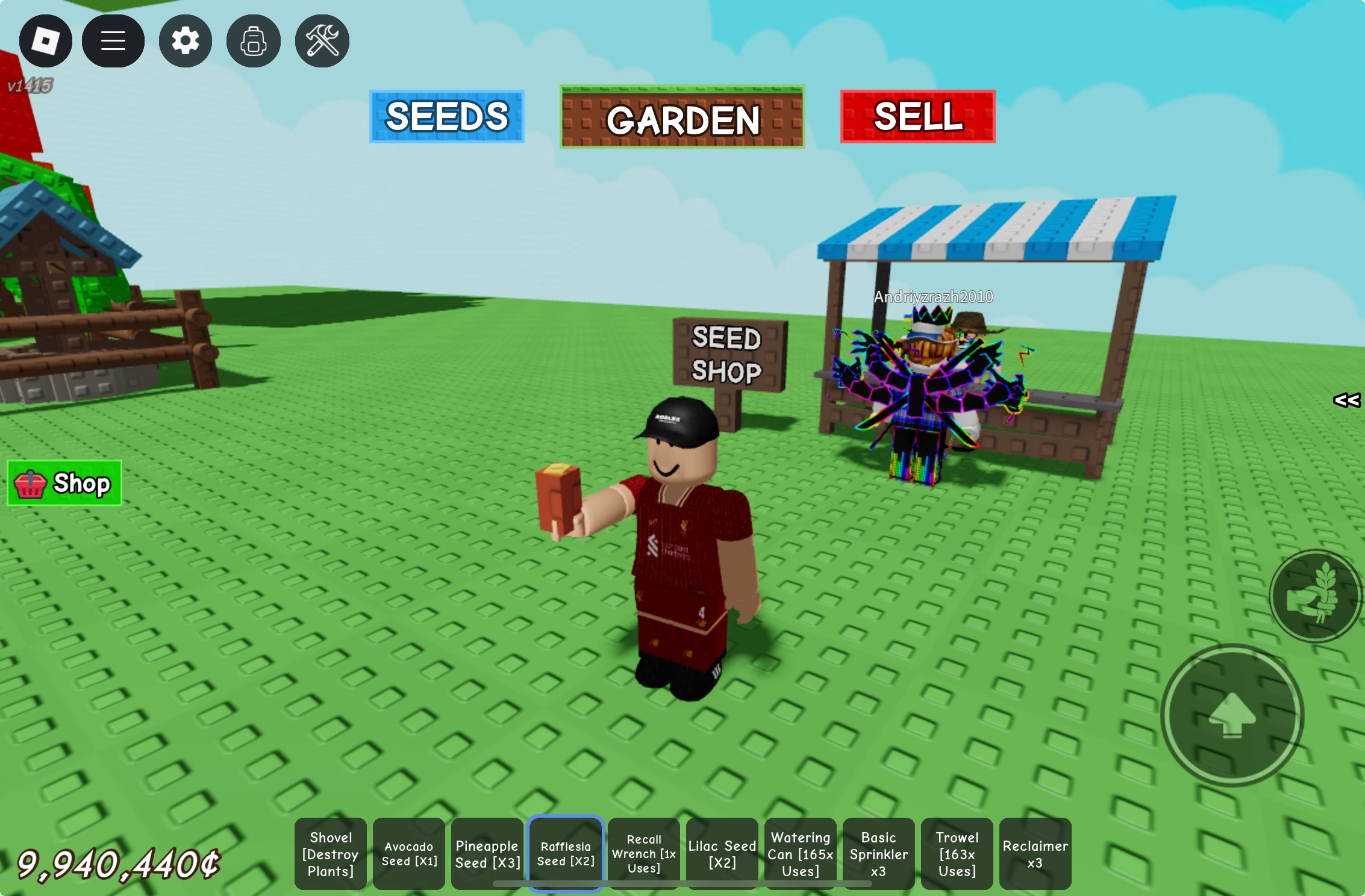Open the settings gear icon
The height and width of the screenshot is (896, 1365).
pyautogui.click(x=185, y=40)
